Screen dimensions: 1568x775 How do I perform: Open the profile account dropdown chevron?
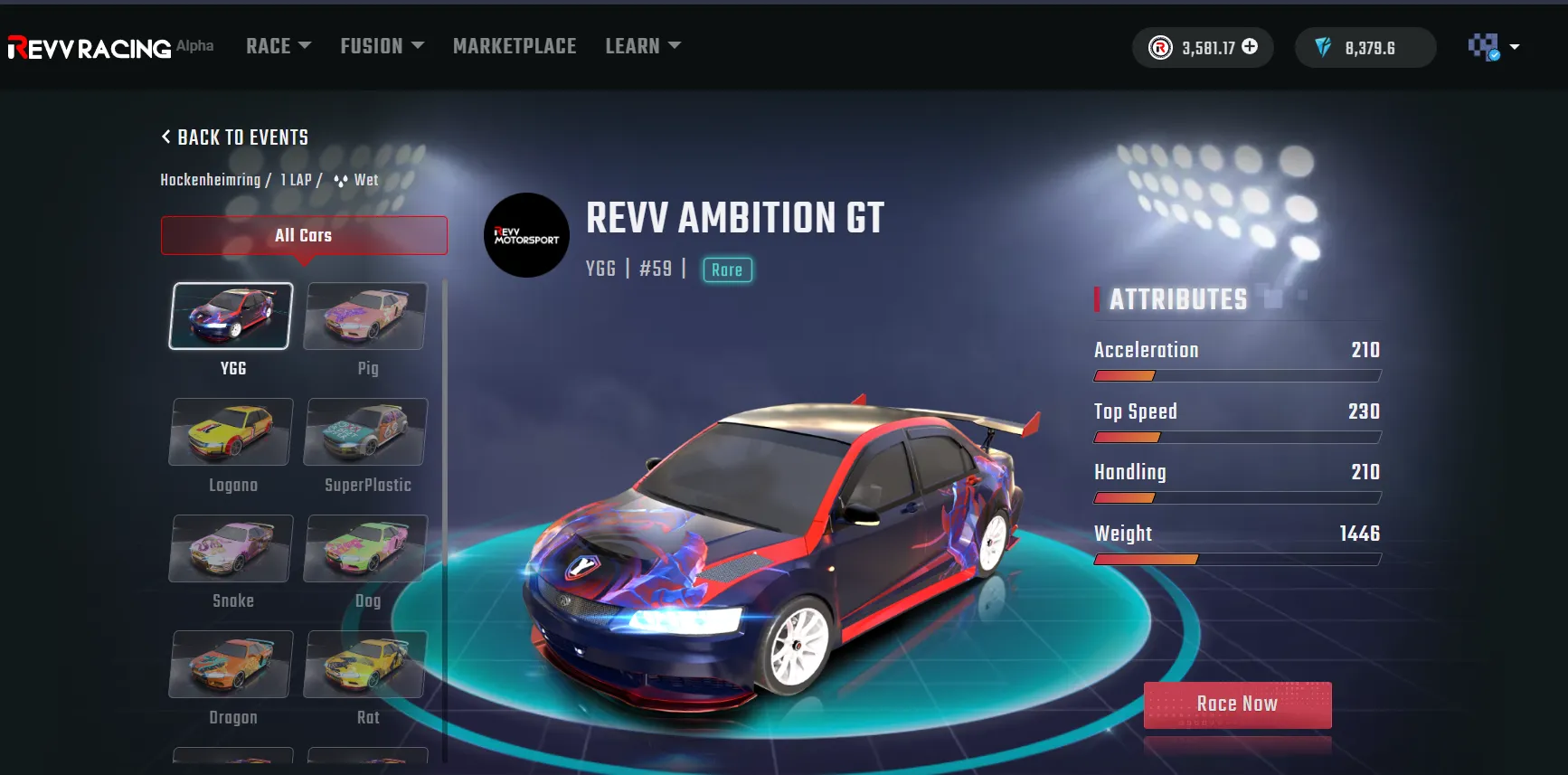click(x=1513, y=47)
